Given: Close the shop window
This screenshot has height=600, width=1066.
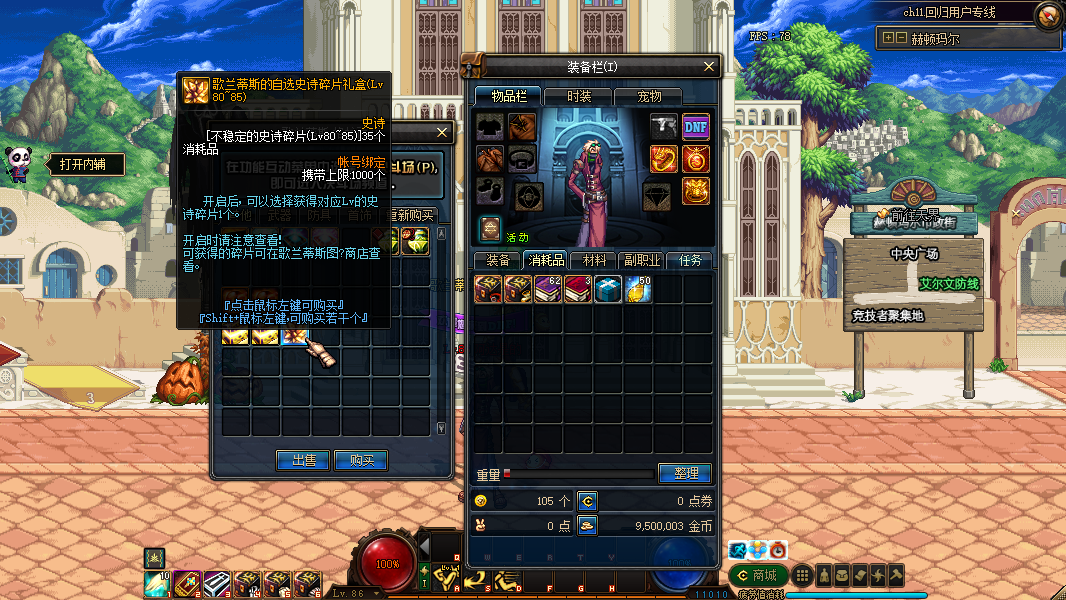Looking at the screenshot, I should click(443, 133).
